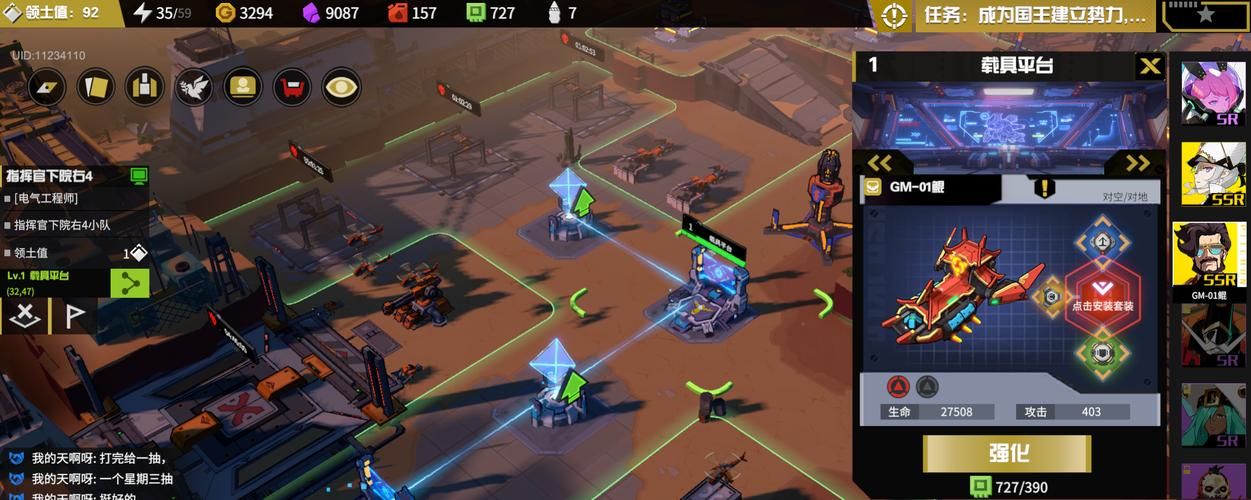Click the 强化 upgrade button
This screenshot has width=1251, height=500.
[x=1009, y=452]
